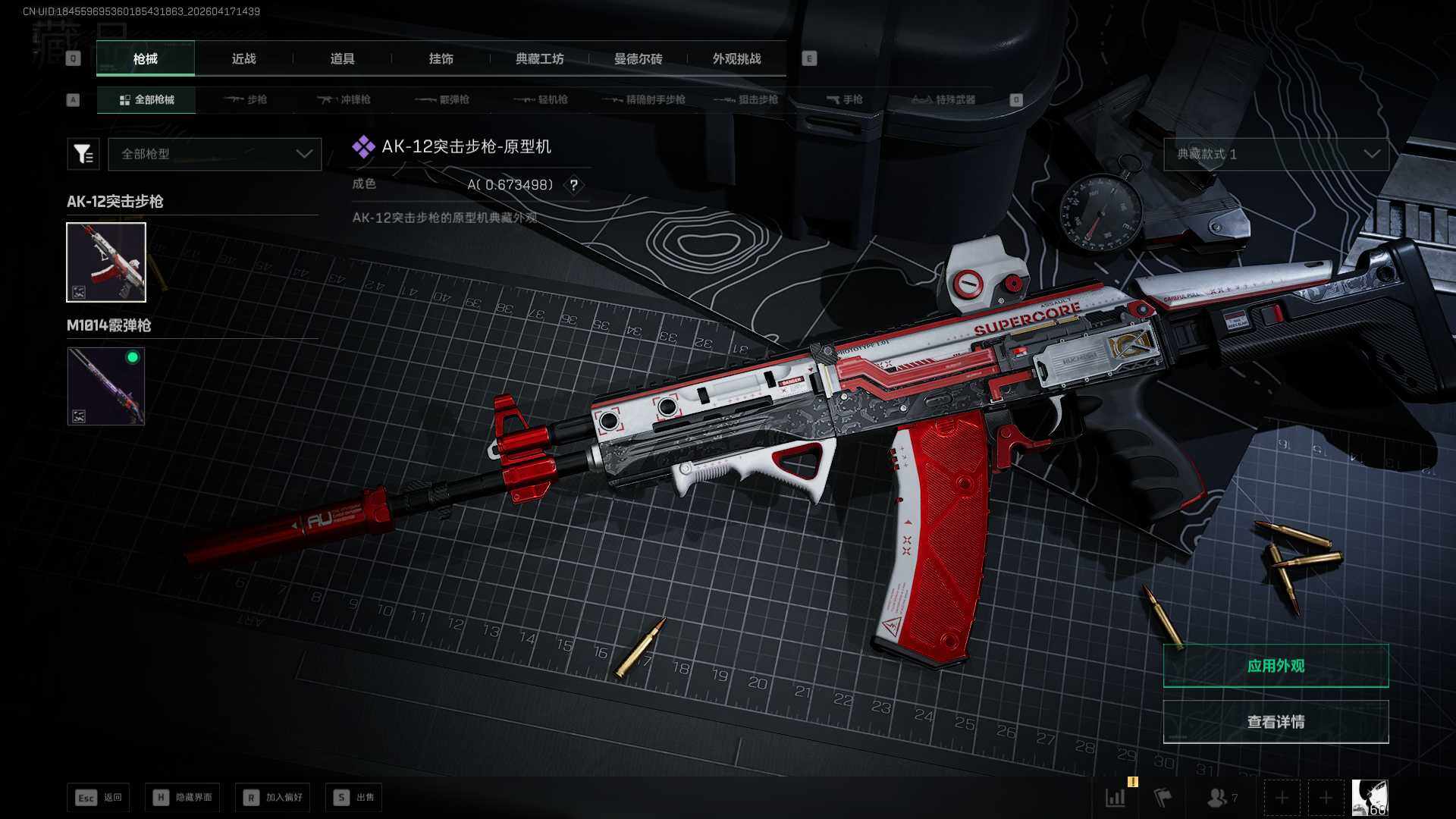Select the M1014 shotgun skin thumbnail

pos(106,386)
